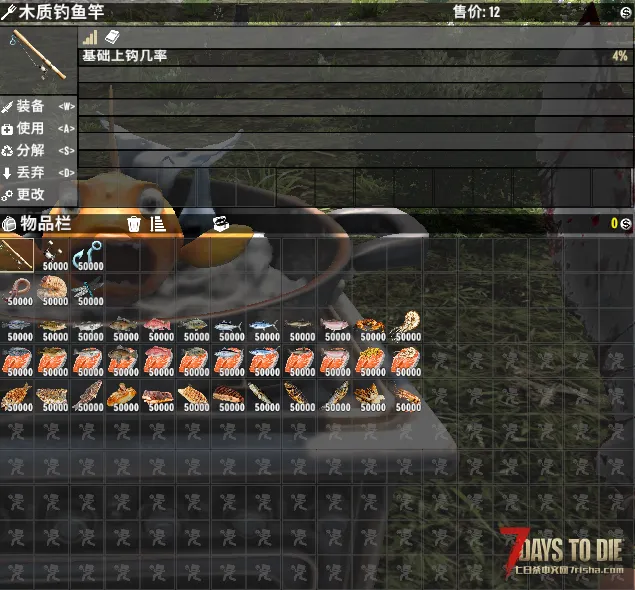Switch to the book description tab

click(112, 37)
